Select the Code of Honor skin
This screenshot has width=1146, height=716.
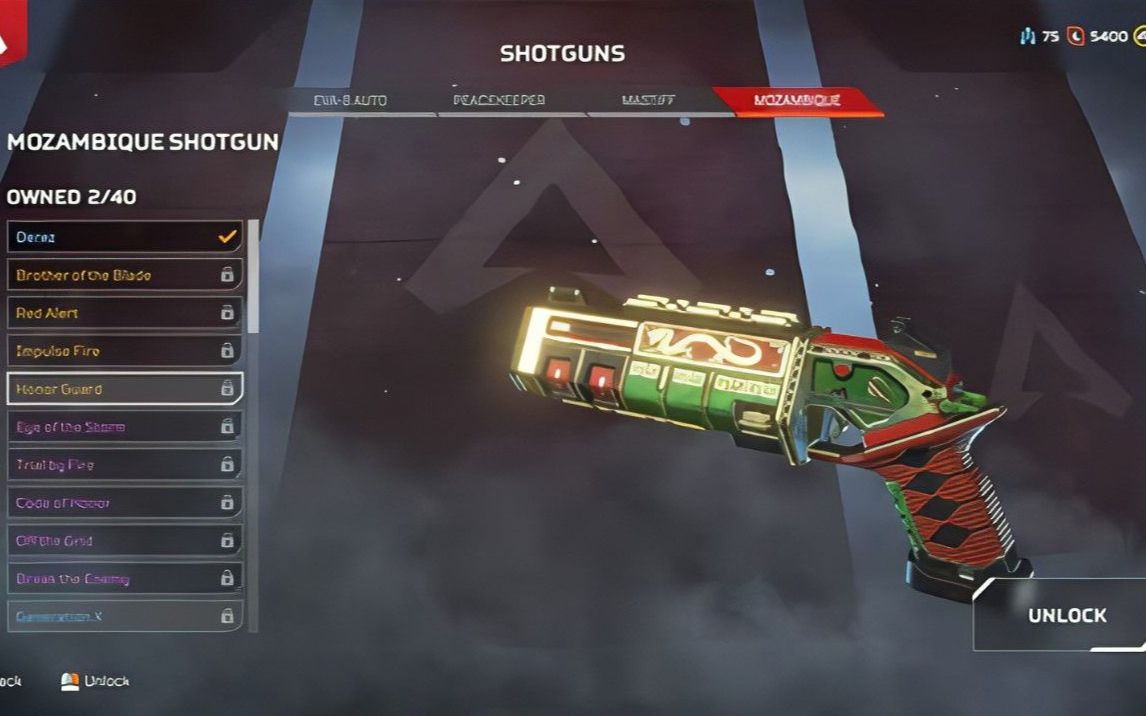[x=125, y=503]
